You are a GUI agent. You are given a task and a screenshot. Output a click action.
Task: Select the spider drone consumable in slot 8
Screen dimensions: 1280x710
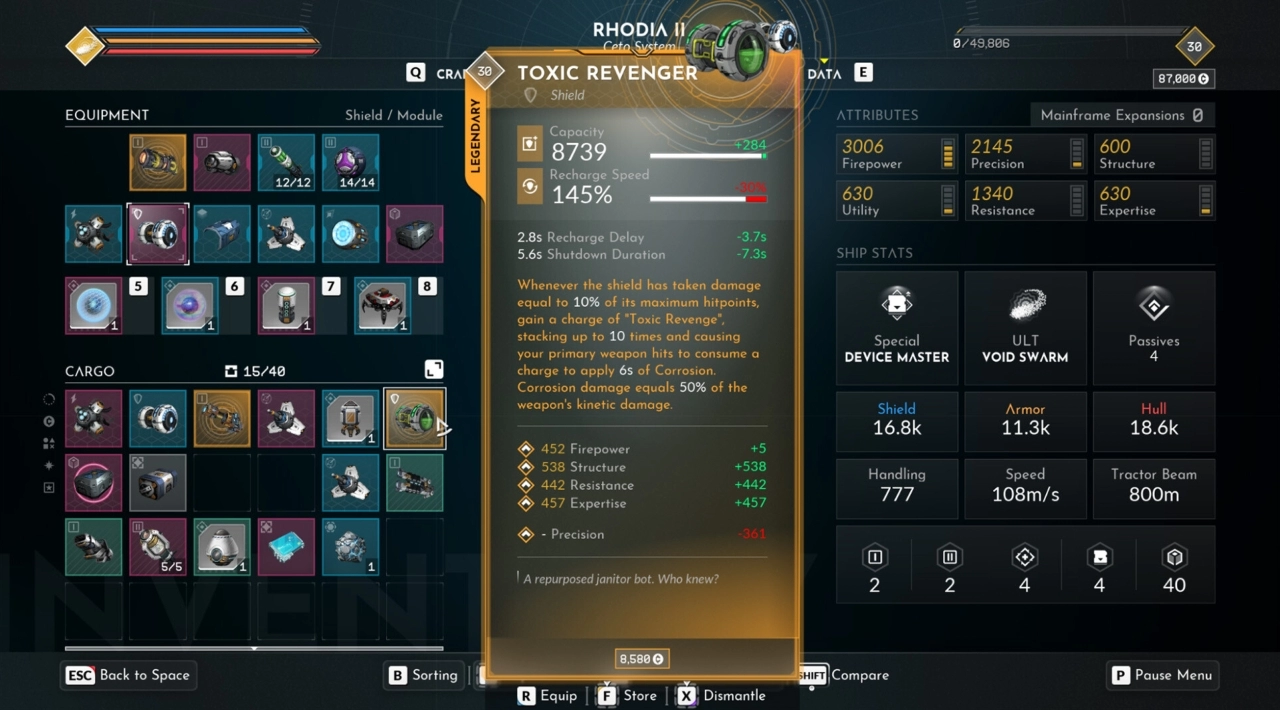(x=382, y=306)
